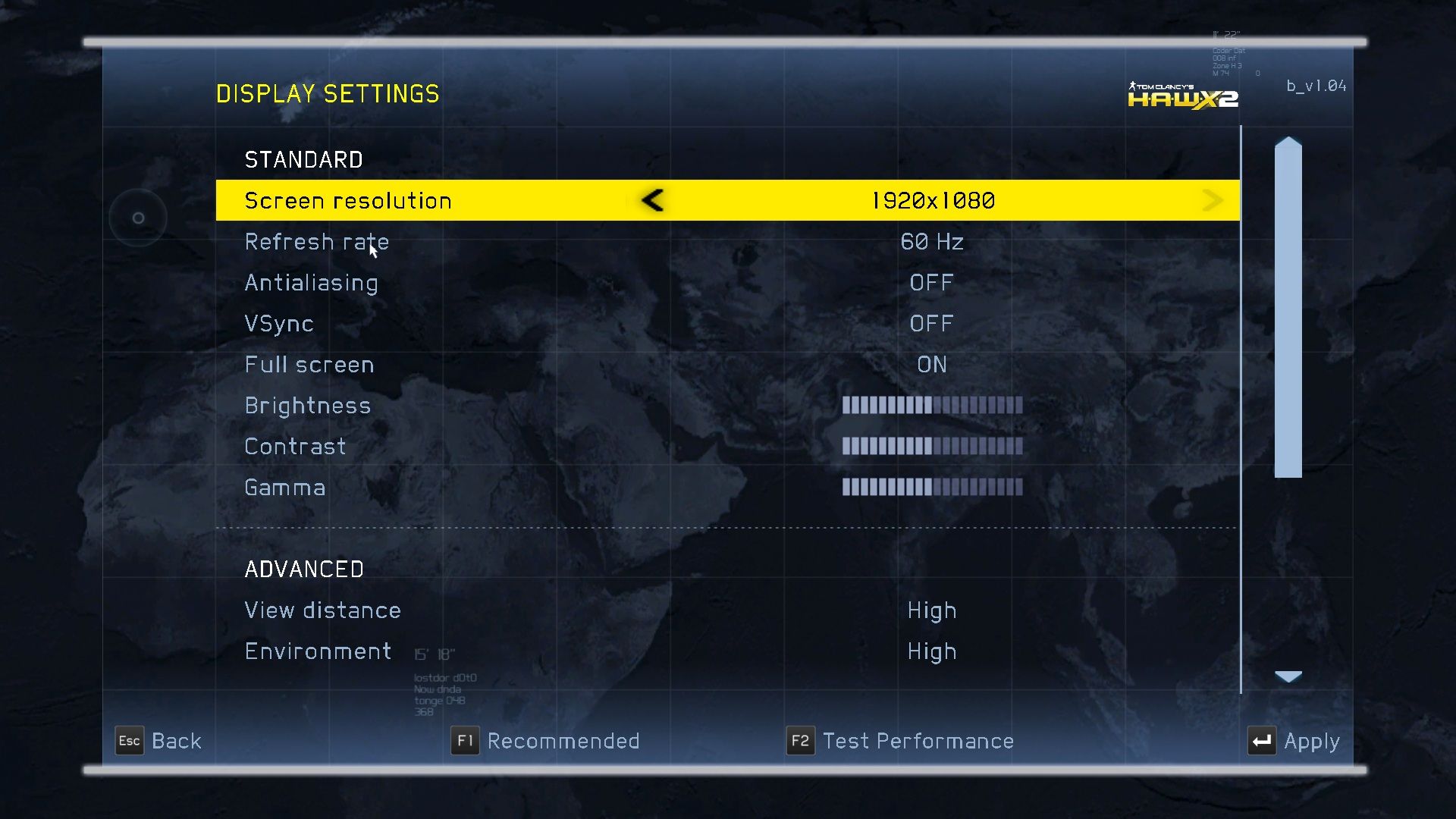The height and width of the screenshot is (819, 1456).
Task: Apply the display settings
Action: tap(1294, 741)
